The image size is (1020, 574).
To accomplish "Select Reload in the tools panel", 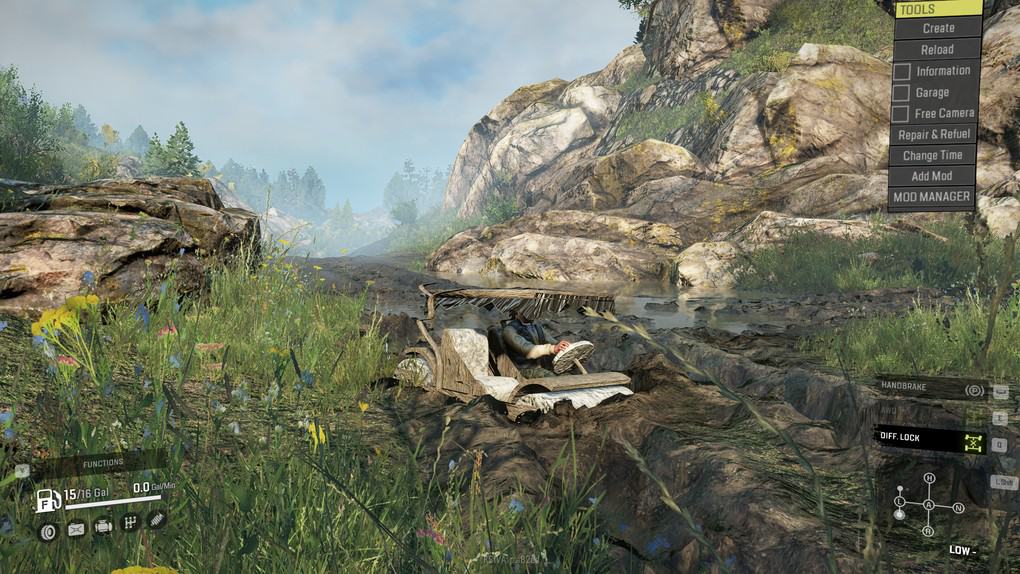I will click(x=937, y=50).
